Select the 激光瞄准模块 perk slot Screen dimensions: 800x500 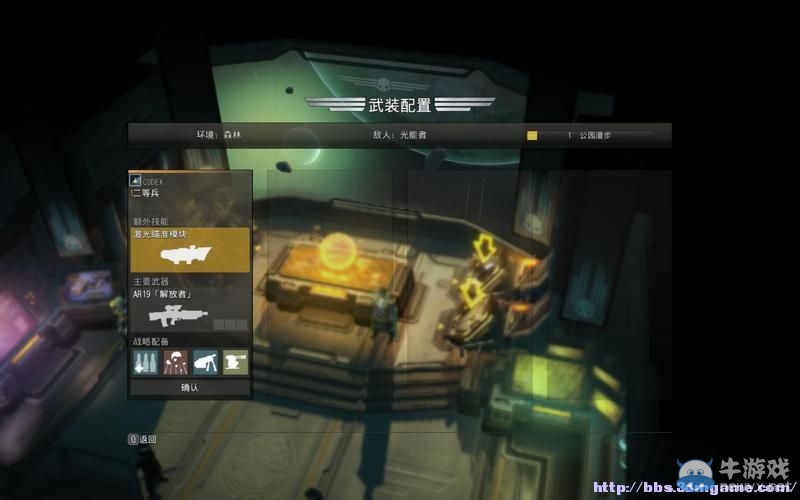[190, 249]
